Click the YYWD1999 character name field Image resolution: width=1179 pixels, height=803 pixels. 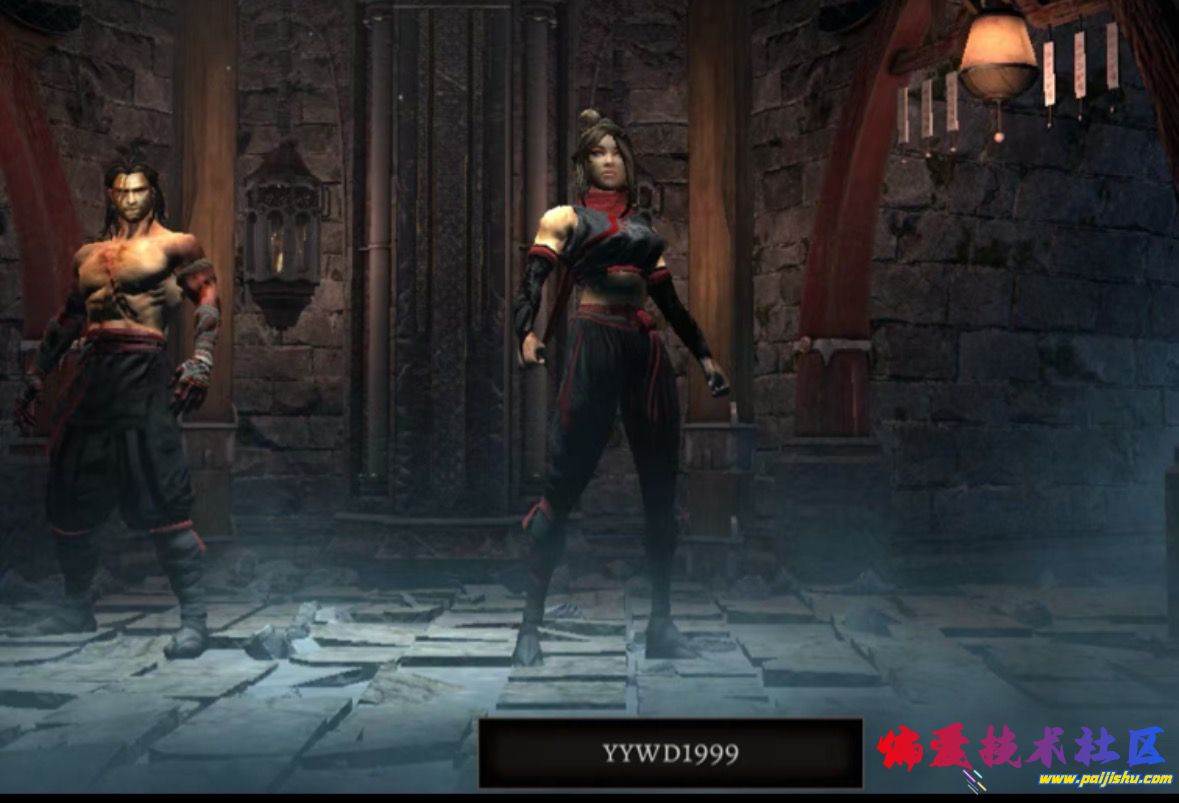pos(670,753)
